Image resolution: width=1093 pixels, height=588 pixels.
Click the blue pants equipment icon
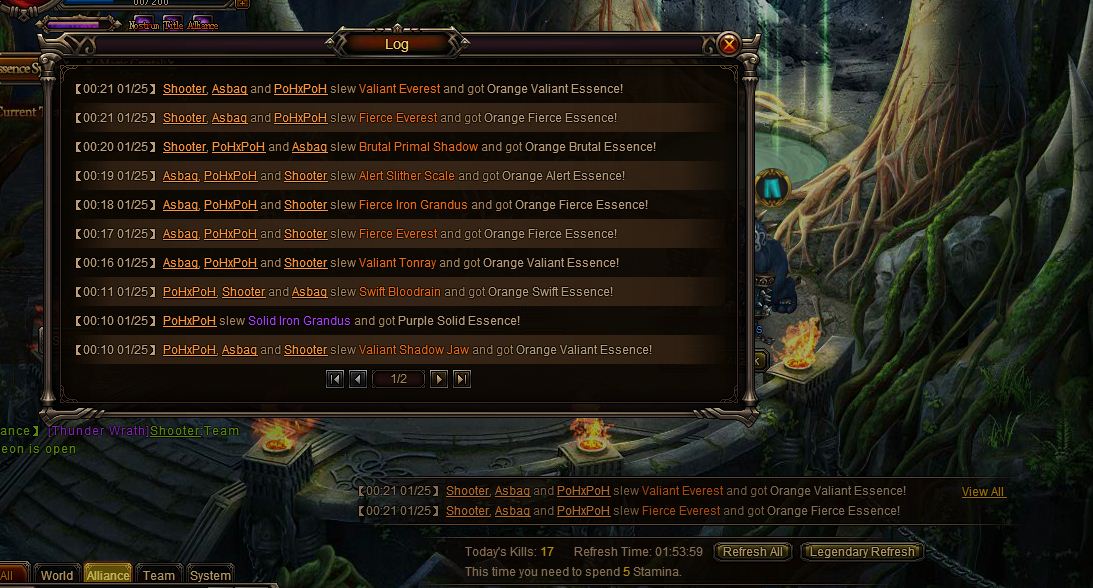(x=771, y=188)
